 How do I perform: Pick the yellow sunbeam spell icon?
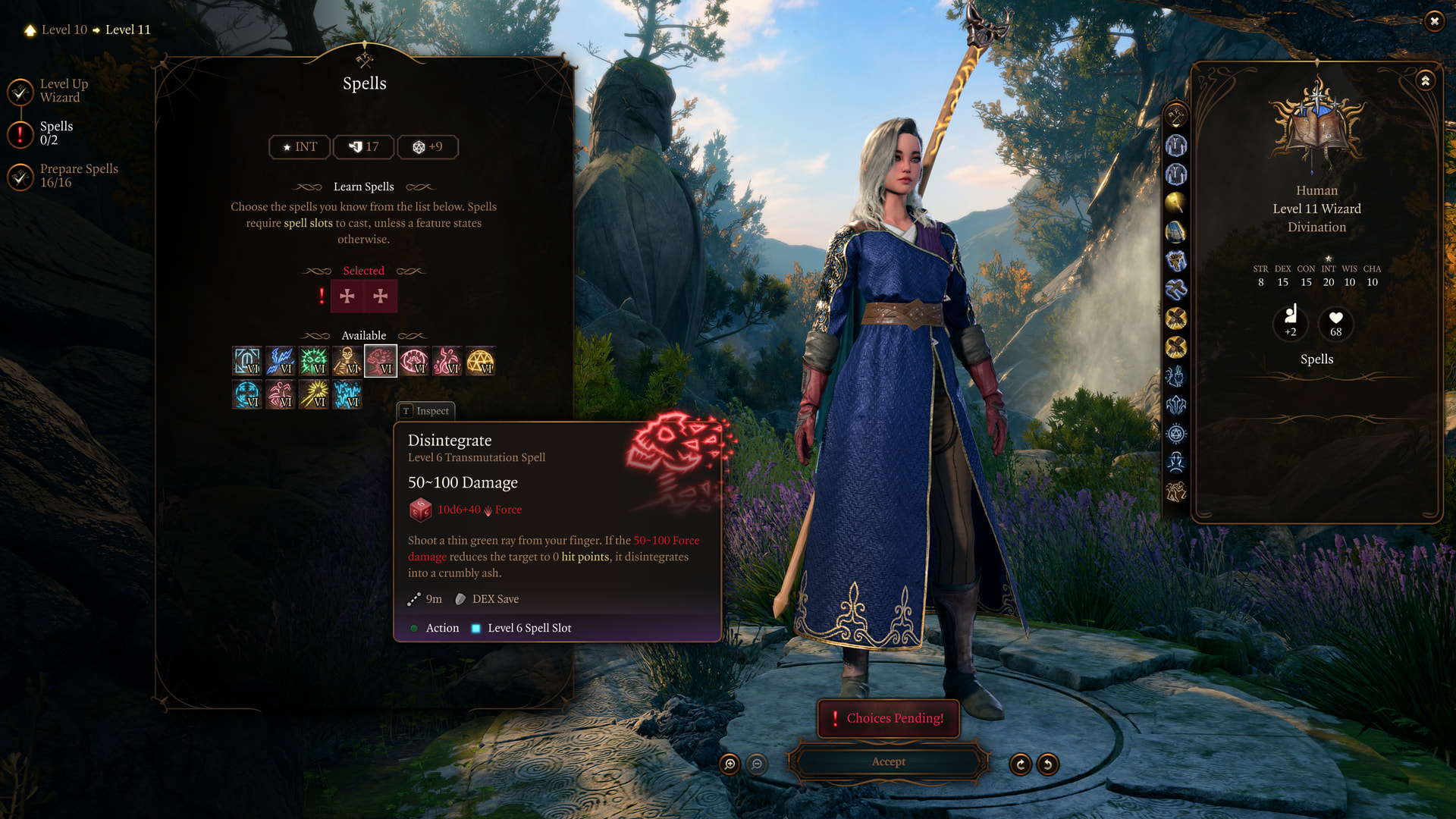(314, 394)
